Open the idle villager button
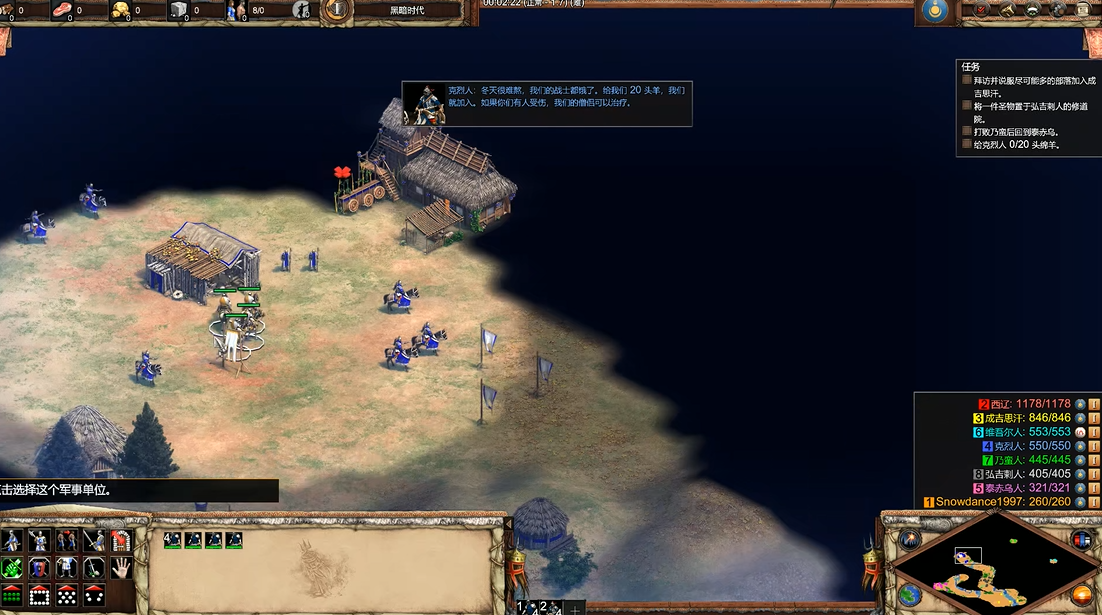 coord(303,11)
